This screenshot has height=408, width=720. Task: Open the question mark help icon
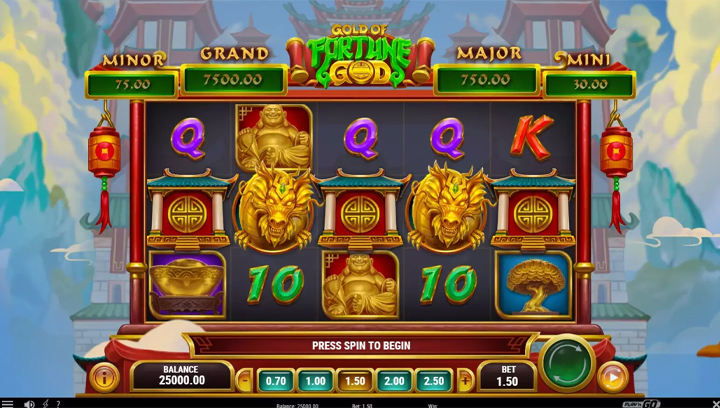point(58,403)
